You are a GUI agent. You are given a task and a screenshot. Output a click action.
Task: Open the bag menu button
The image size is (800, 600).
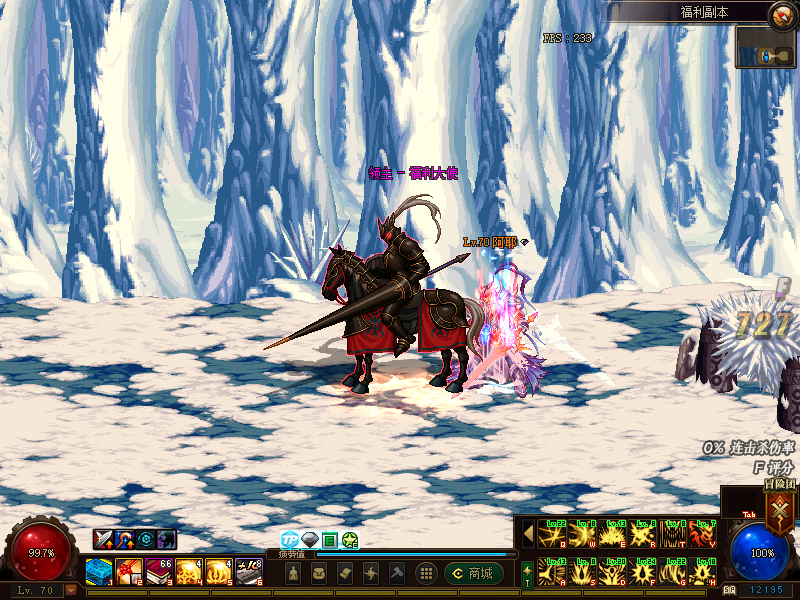coord(319,573)
